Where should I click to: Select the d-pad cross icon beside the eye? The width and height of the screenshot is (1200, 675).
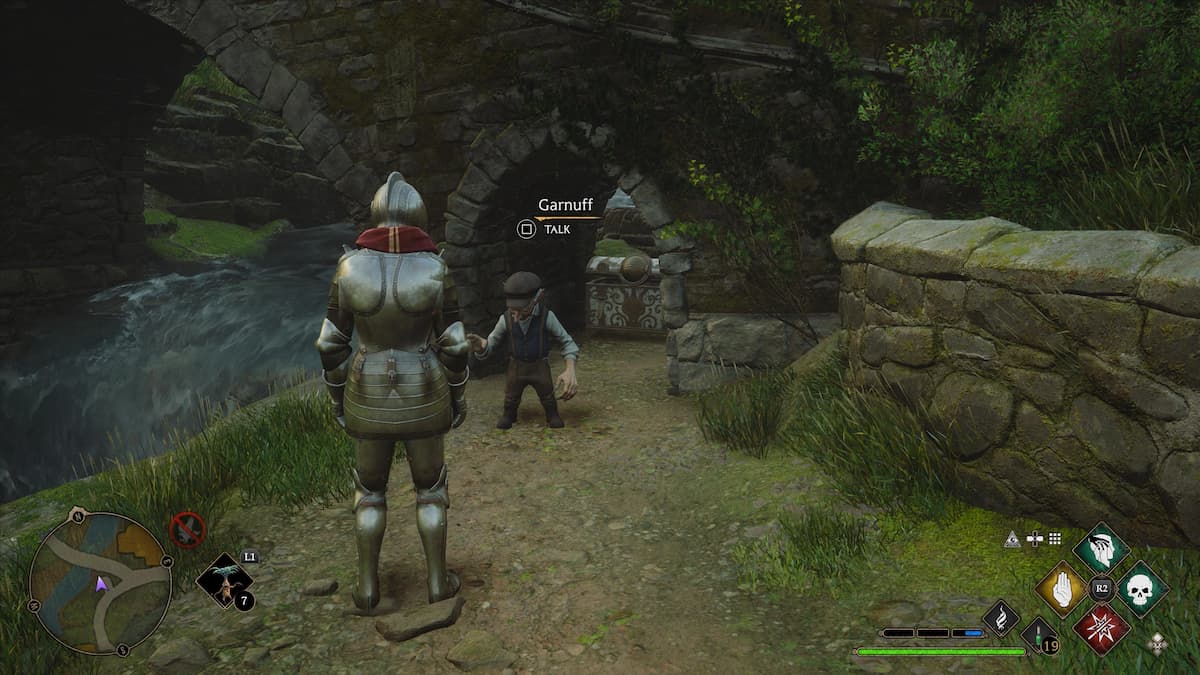click(1036, 539)
